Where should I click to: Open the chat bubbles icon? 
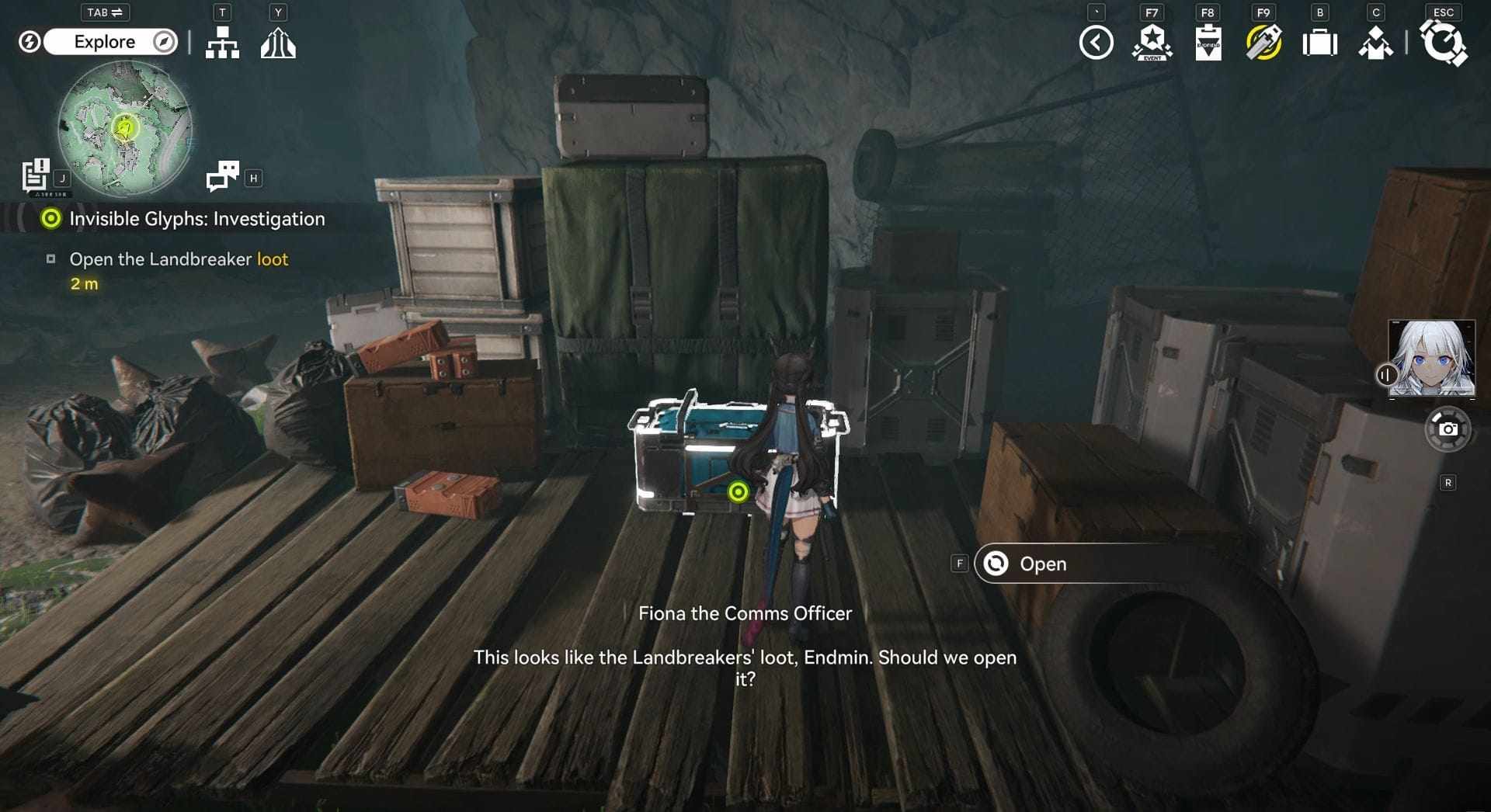click(223, 176)
